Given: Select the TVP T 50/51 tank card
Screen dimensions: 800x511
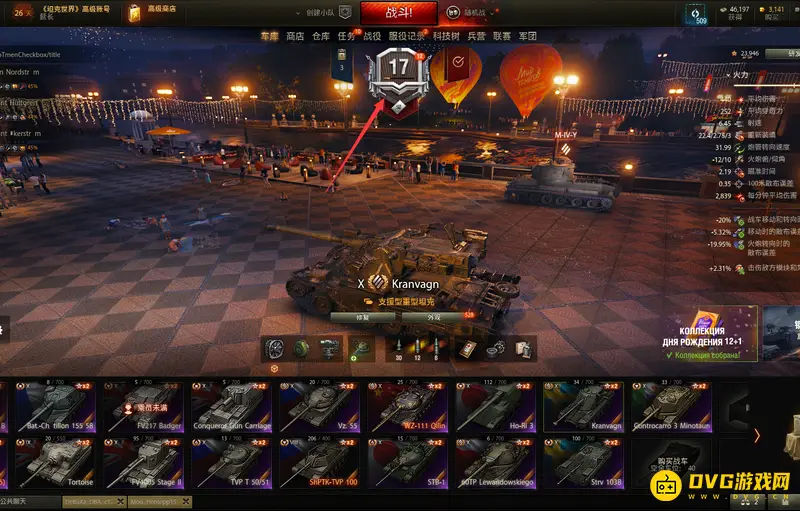Looking at the screenshot, I should (232, 464).
